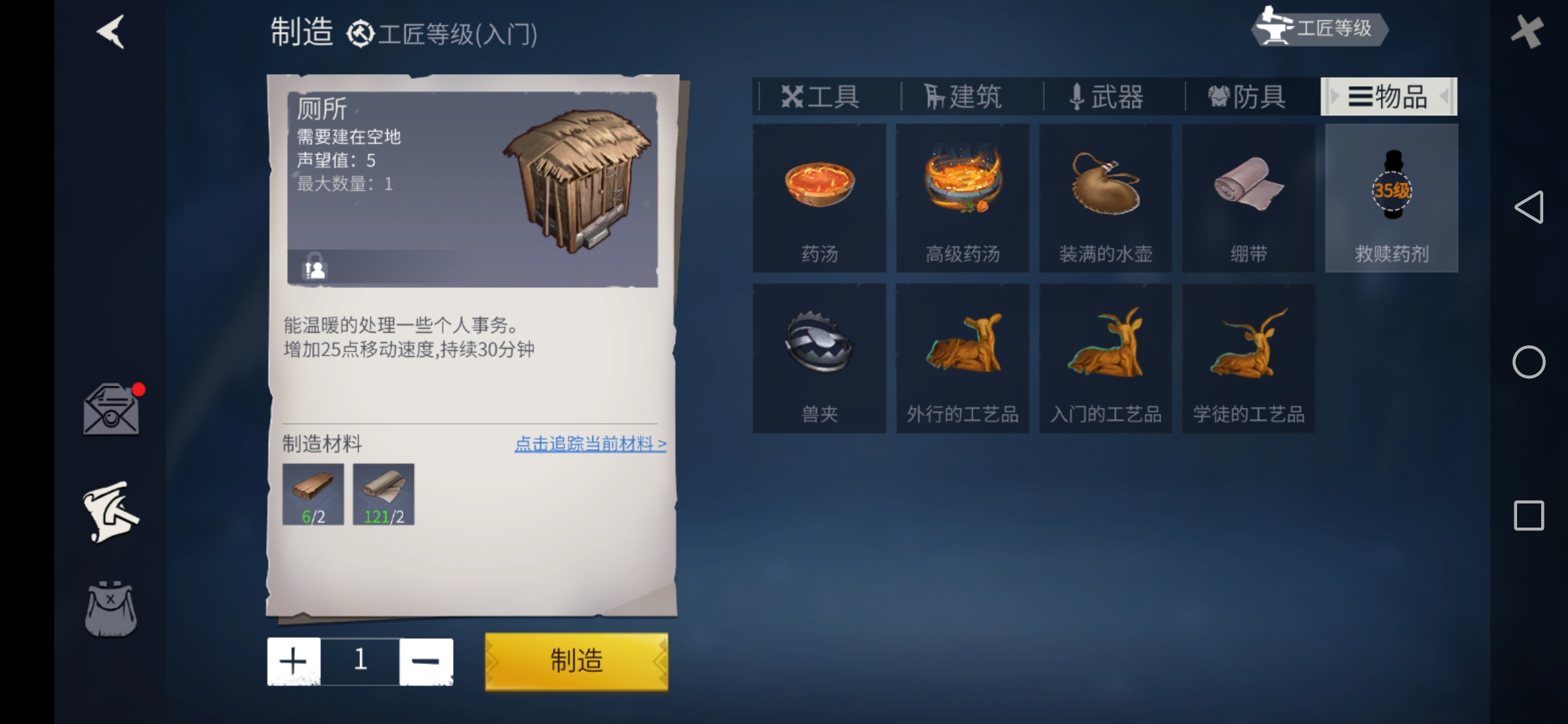This screenshot has height=724, width=1568.
Task: Select the 装满的水壶 filled kettle item
Action: 1106,198
